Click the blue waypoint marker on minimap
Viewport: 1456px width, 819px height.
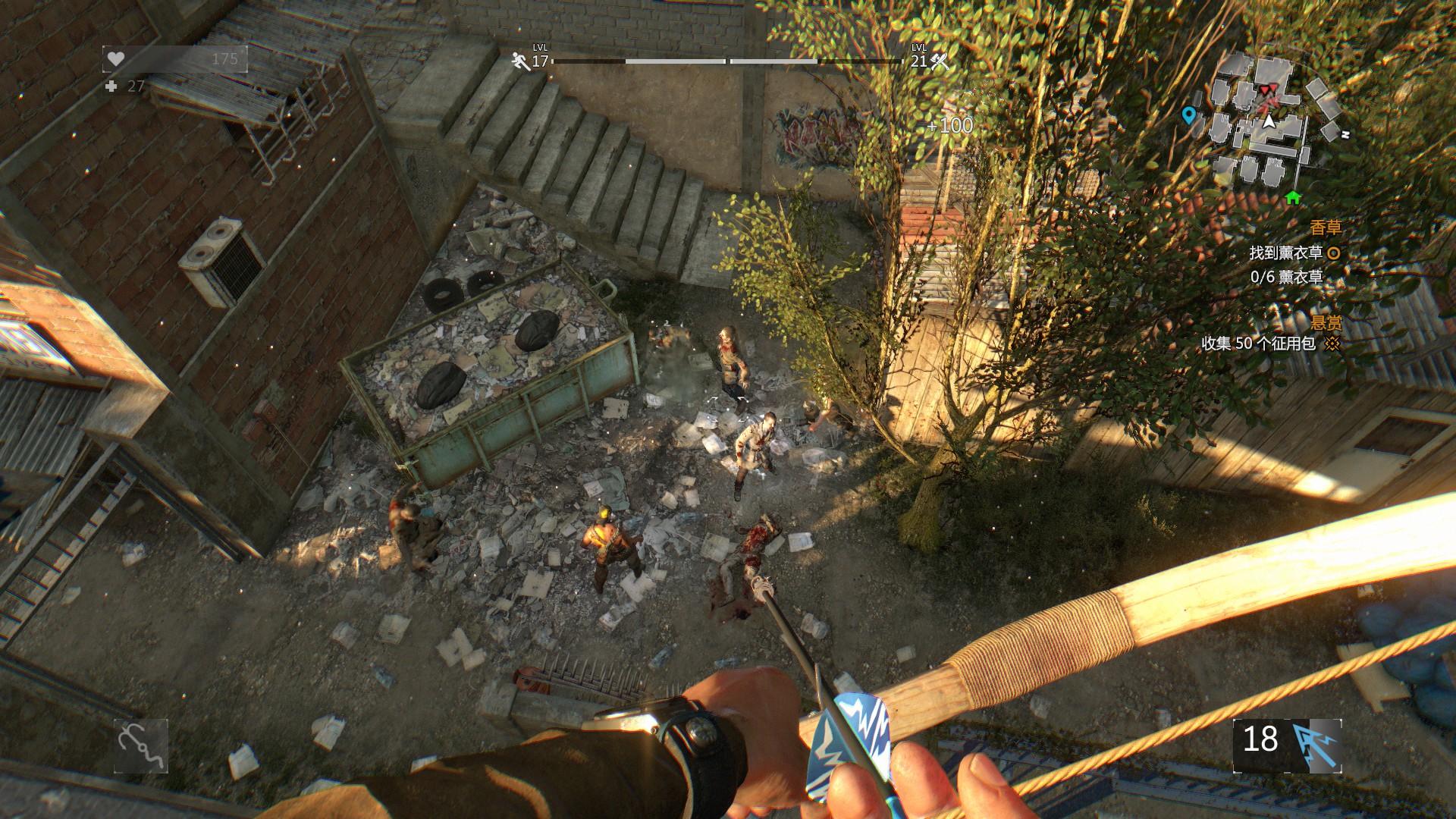coord(1188,115)
